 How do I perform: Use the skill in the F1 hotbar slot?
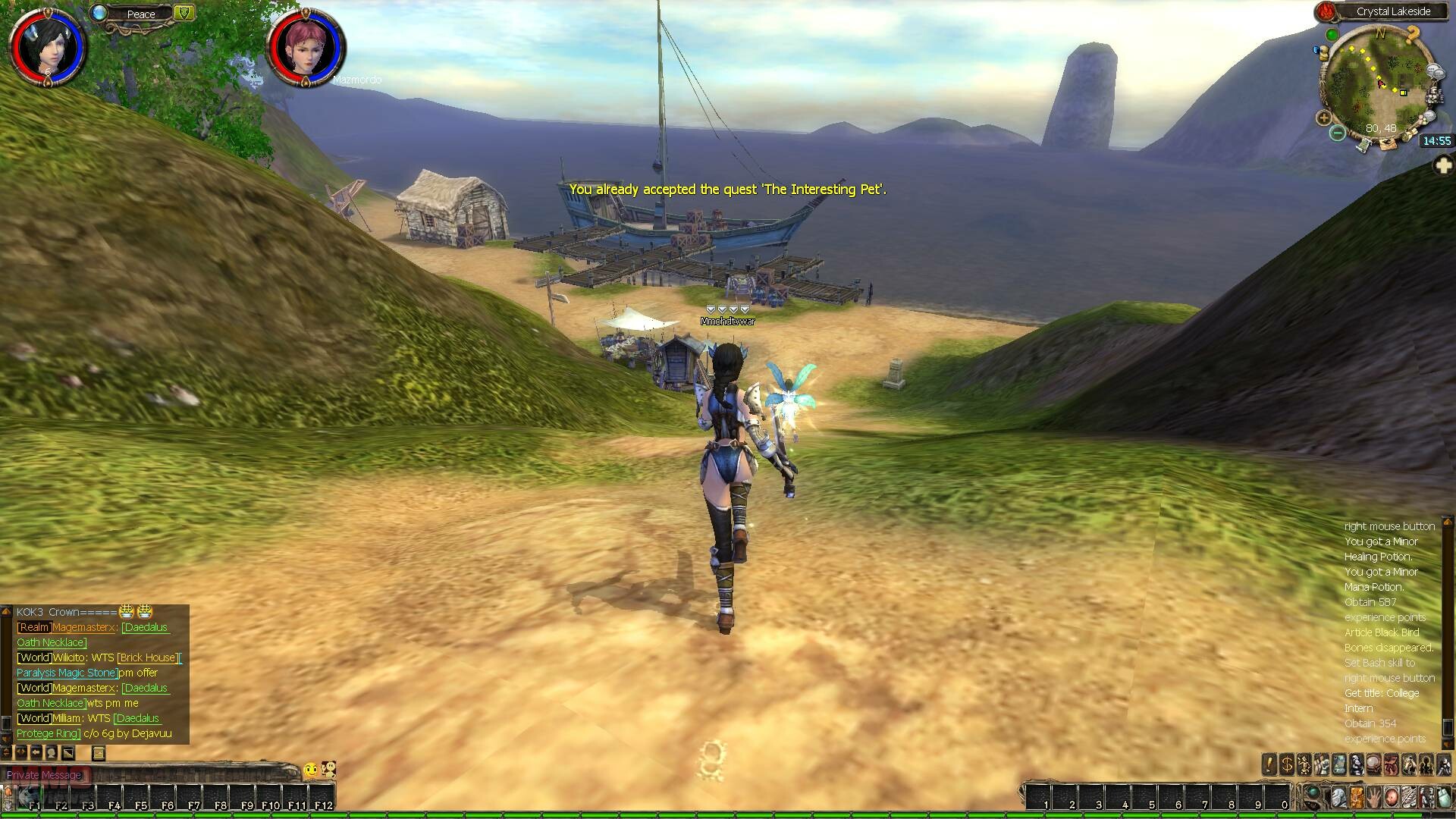coord(32,798)
